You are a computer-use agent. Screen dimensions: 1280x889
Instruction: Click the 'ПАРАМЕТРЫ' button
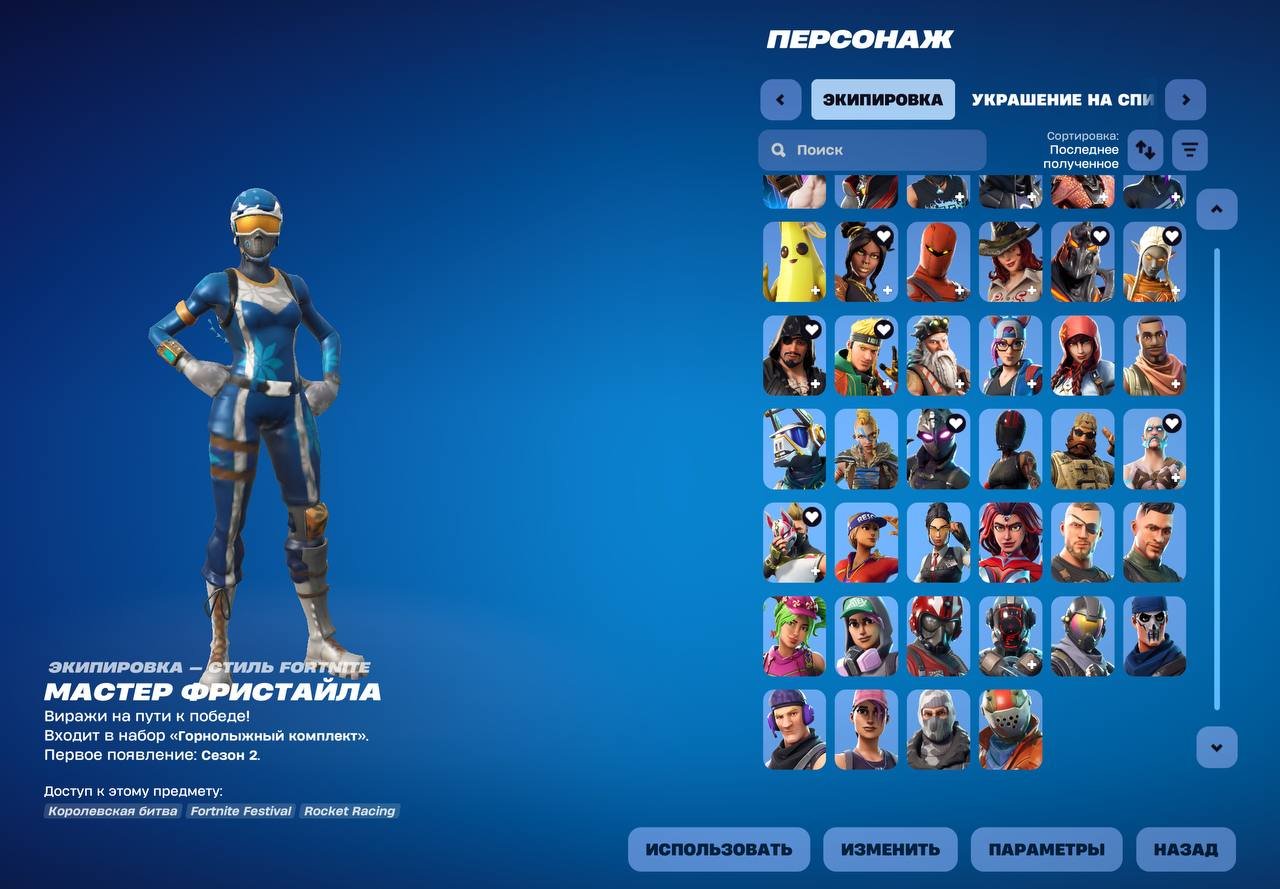click(x=1046, y=849)
